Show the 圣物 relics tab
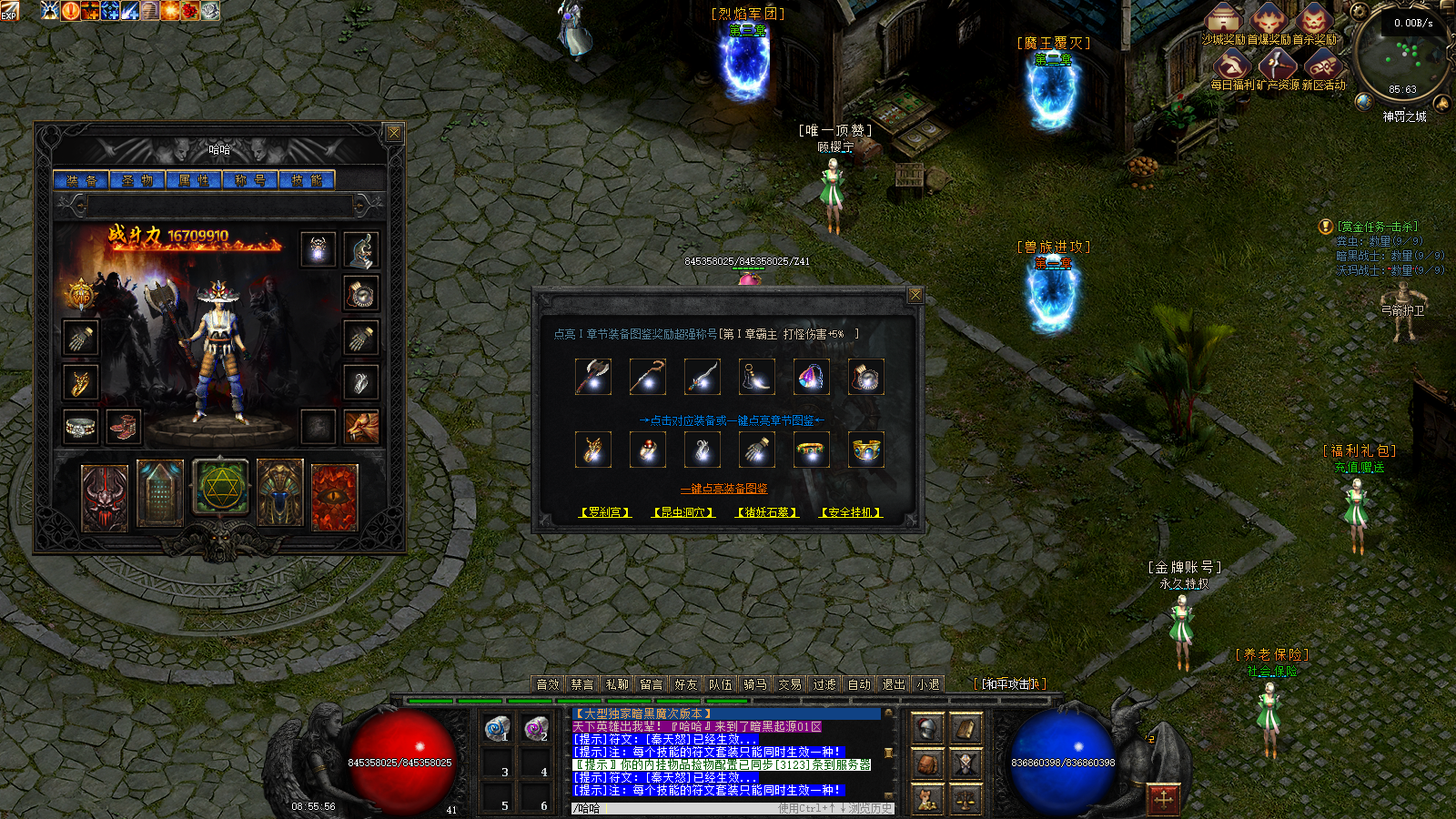The image size is (1456, 819). (137, 180)
